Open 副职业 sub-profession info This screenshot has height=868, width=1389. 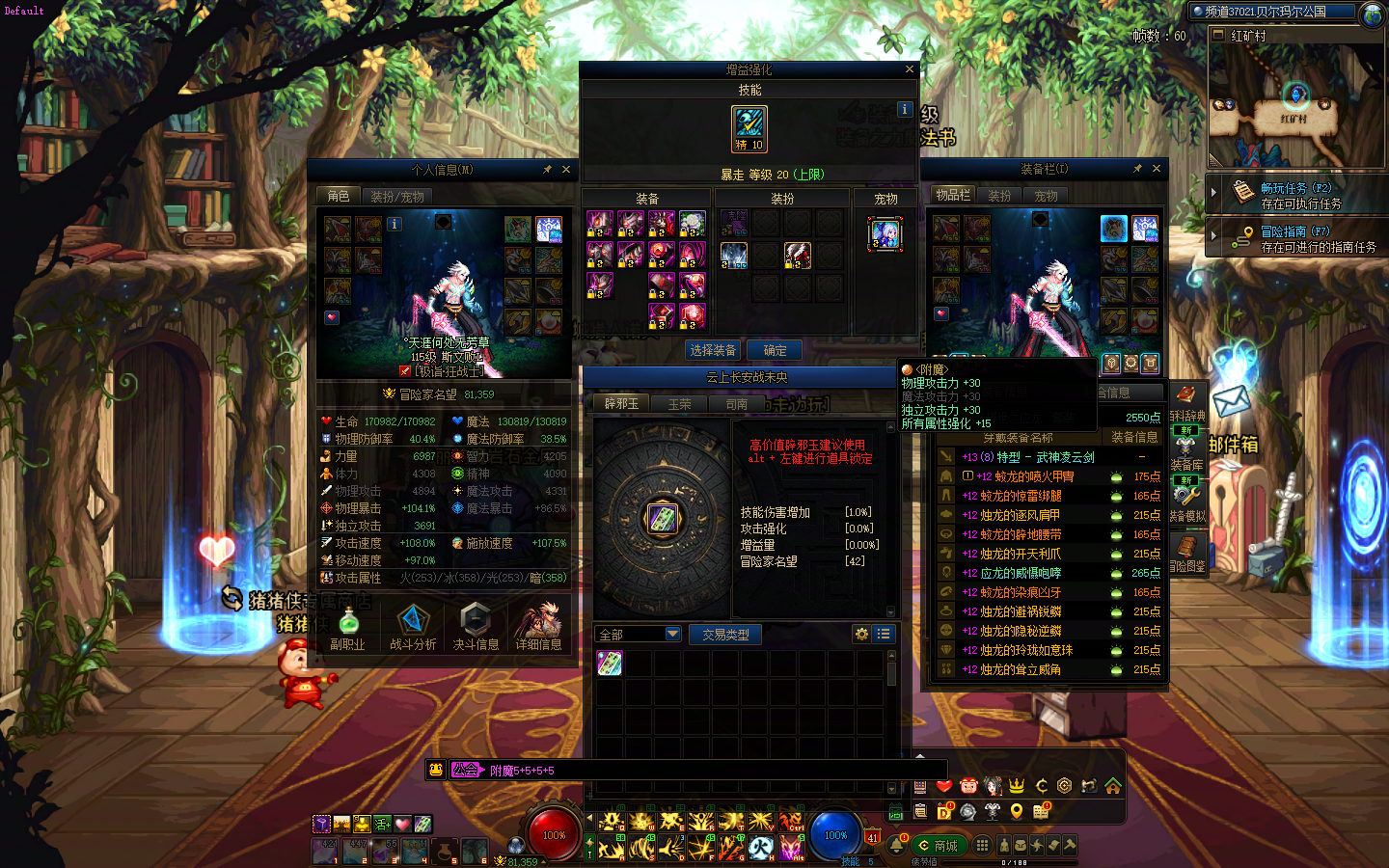coord(347,627)
